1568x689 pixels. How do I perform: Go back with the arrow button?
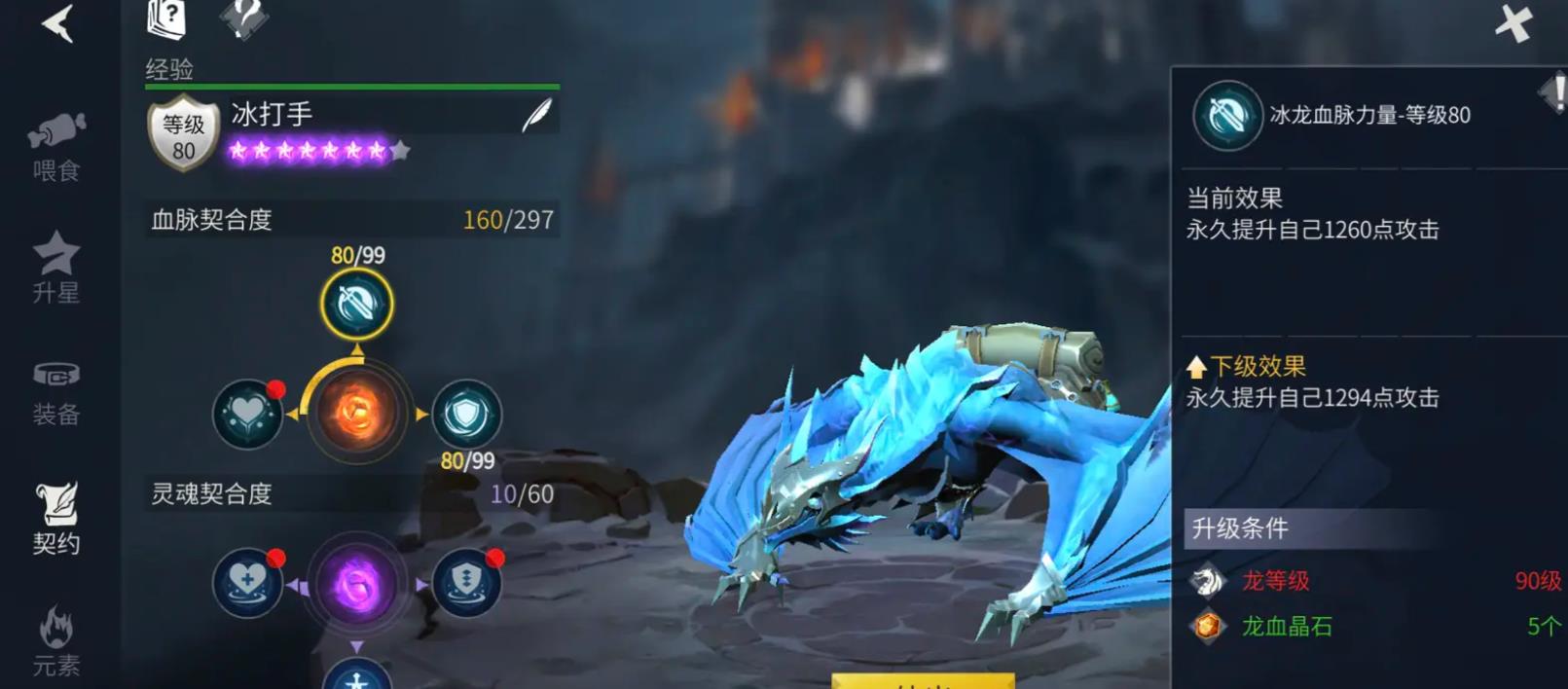coord(57,23)
